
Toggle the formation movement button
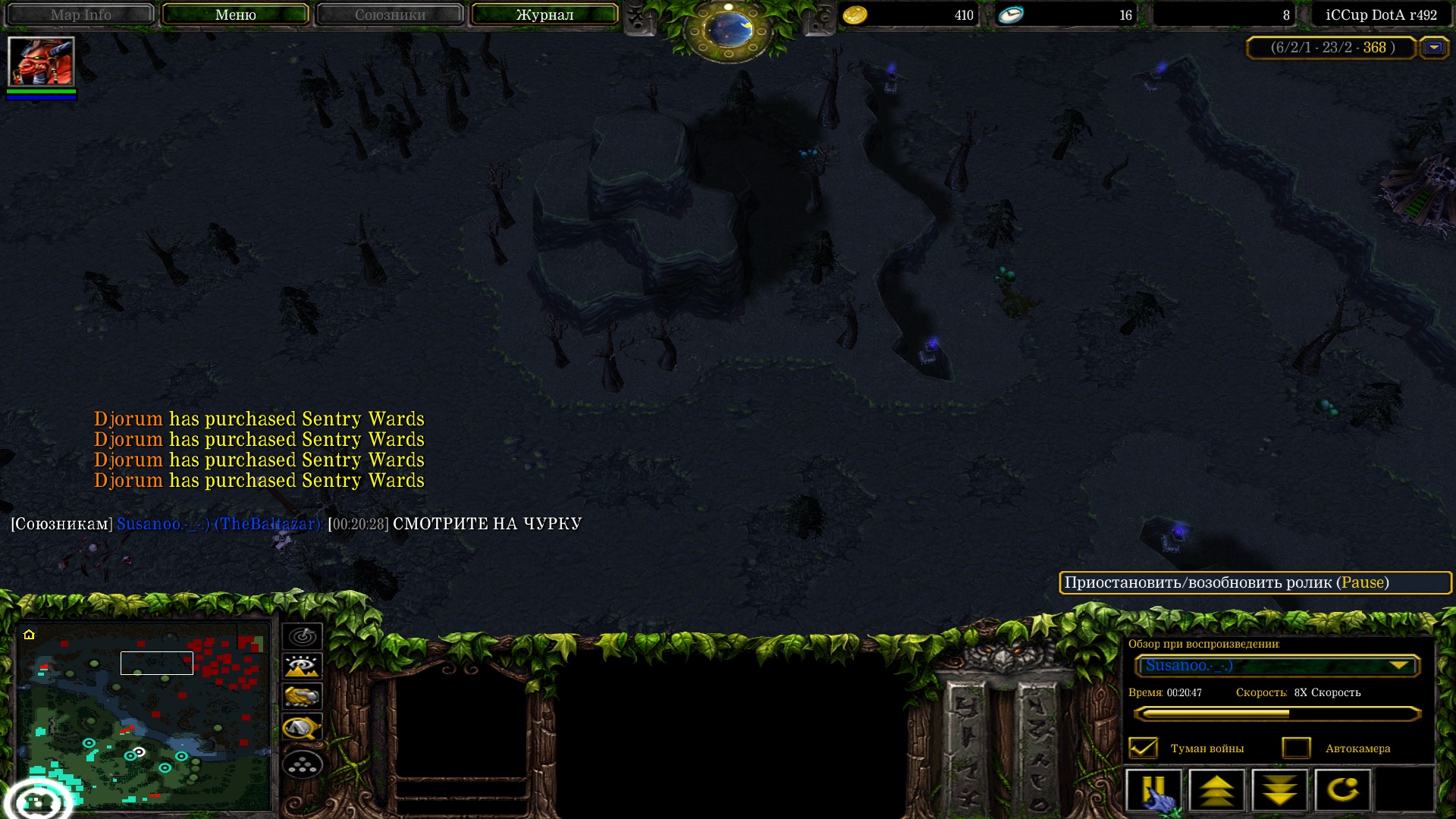tap(302, 765)
